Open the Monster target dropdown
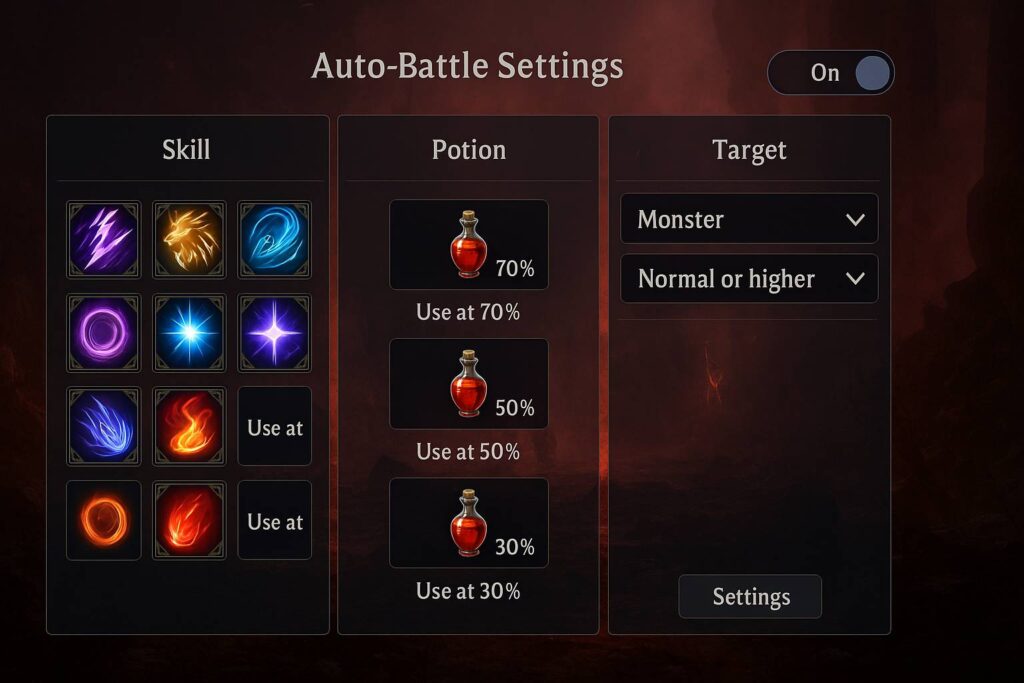 click(x=749, y=219)
